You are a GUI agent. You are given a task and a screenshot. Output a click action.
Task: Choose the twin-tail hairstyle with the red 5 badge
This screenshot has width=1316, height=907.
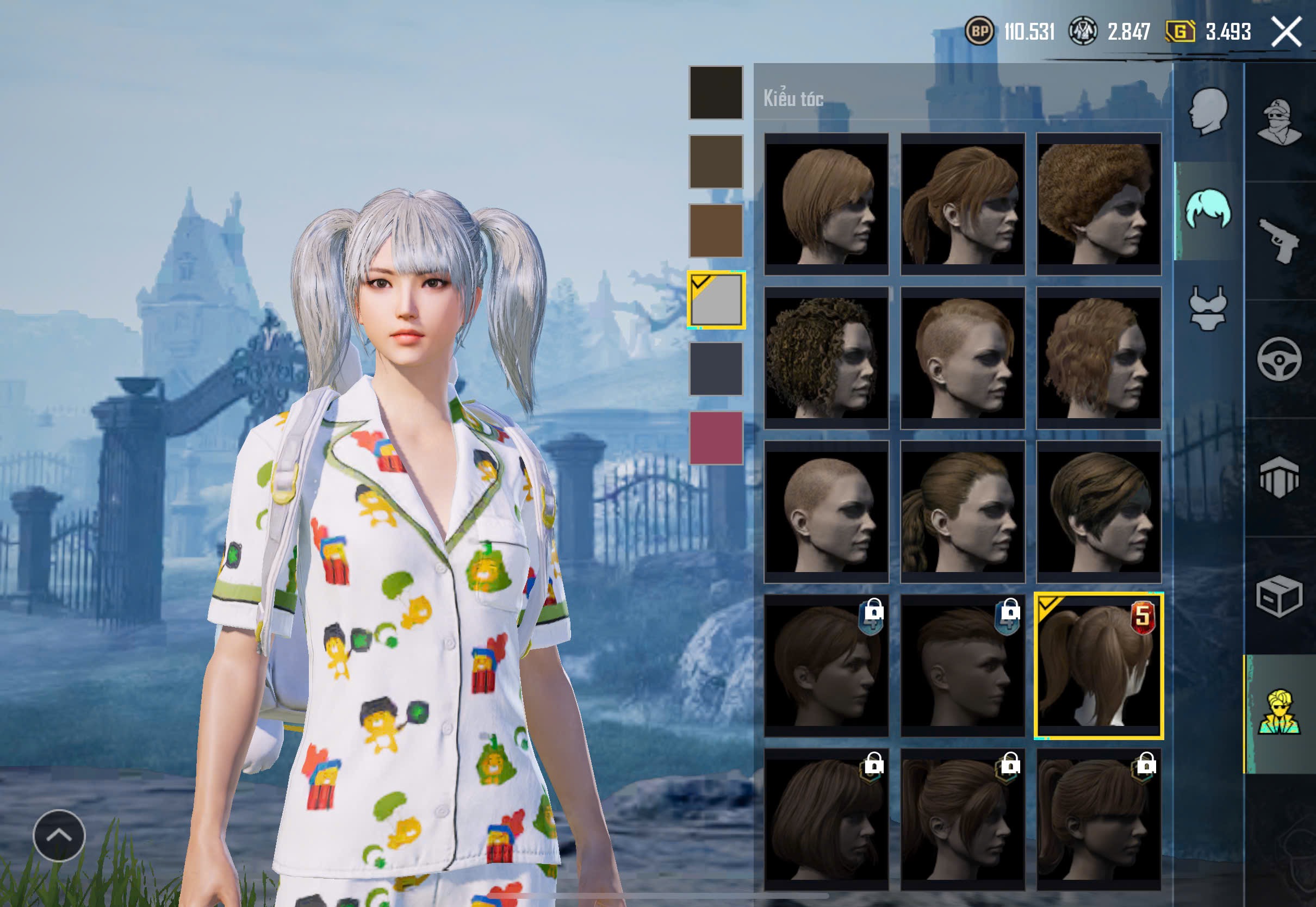(1098, 666)
